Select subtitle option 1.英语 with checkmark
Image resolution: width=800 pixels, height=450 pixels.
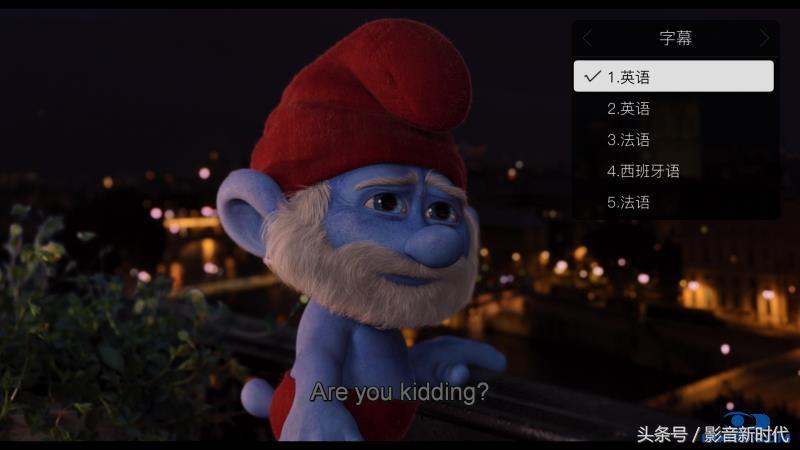point(673,77)
